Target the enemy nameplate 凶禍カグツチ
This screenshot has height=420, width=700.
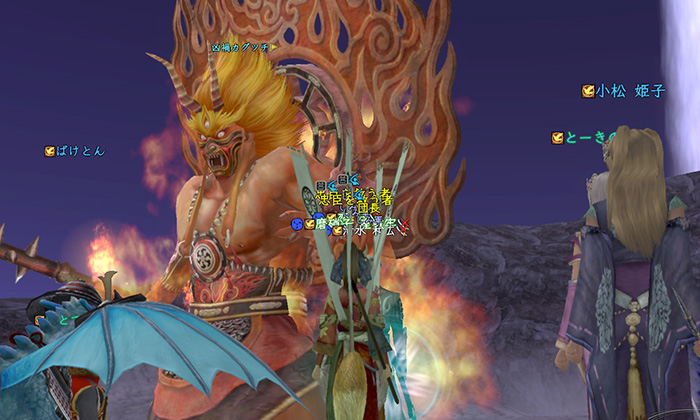[242, 47]
